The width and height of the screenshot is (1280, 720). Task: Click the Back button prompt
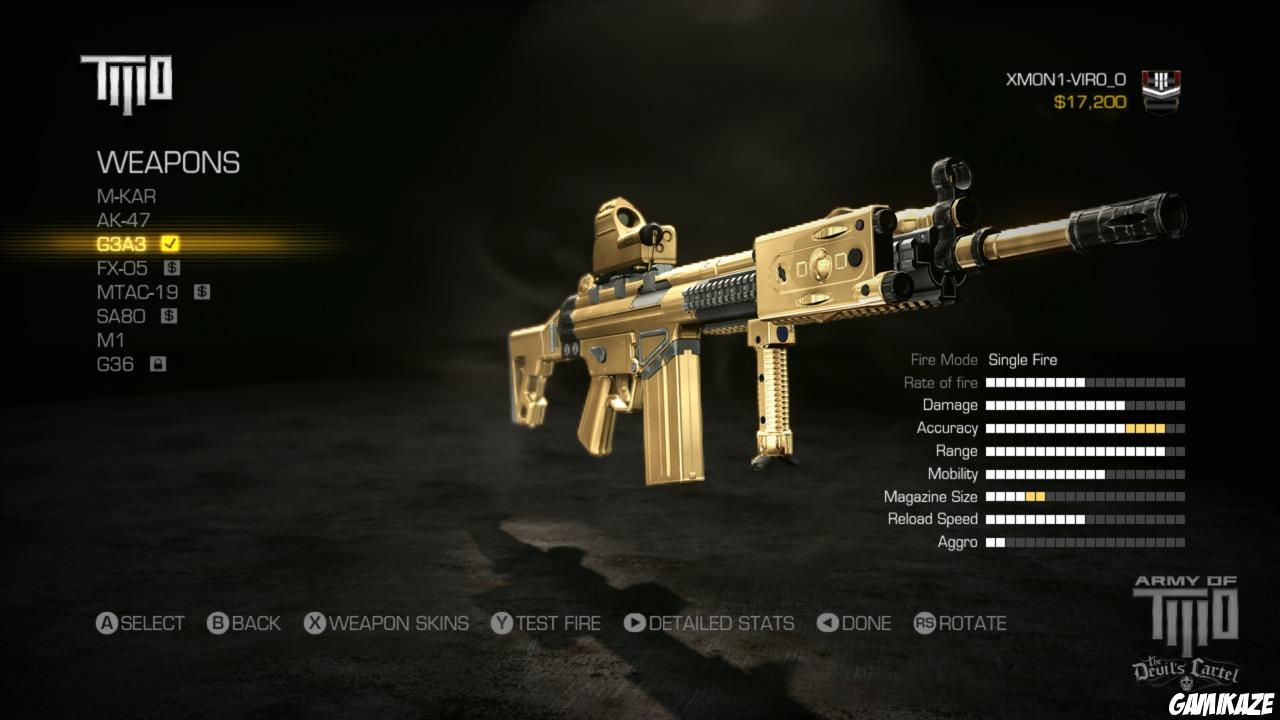tap(243, 623)
